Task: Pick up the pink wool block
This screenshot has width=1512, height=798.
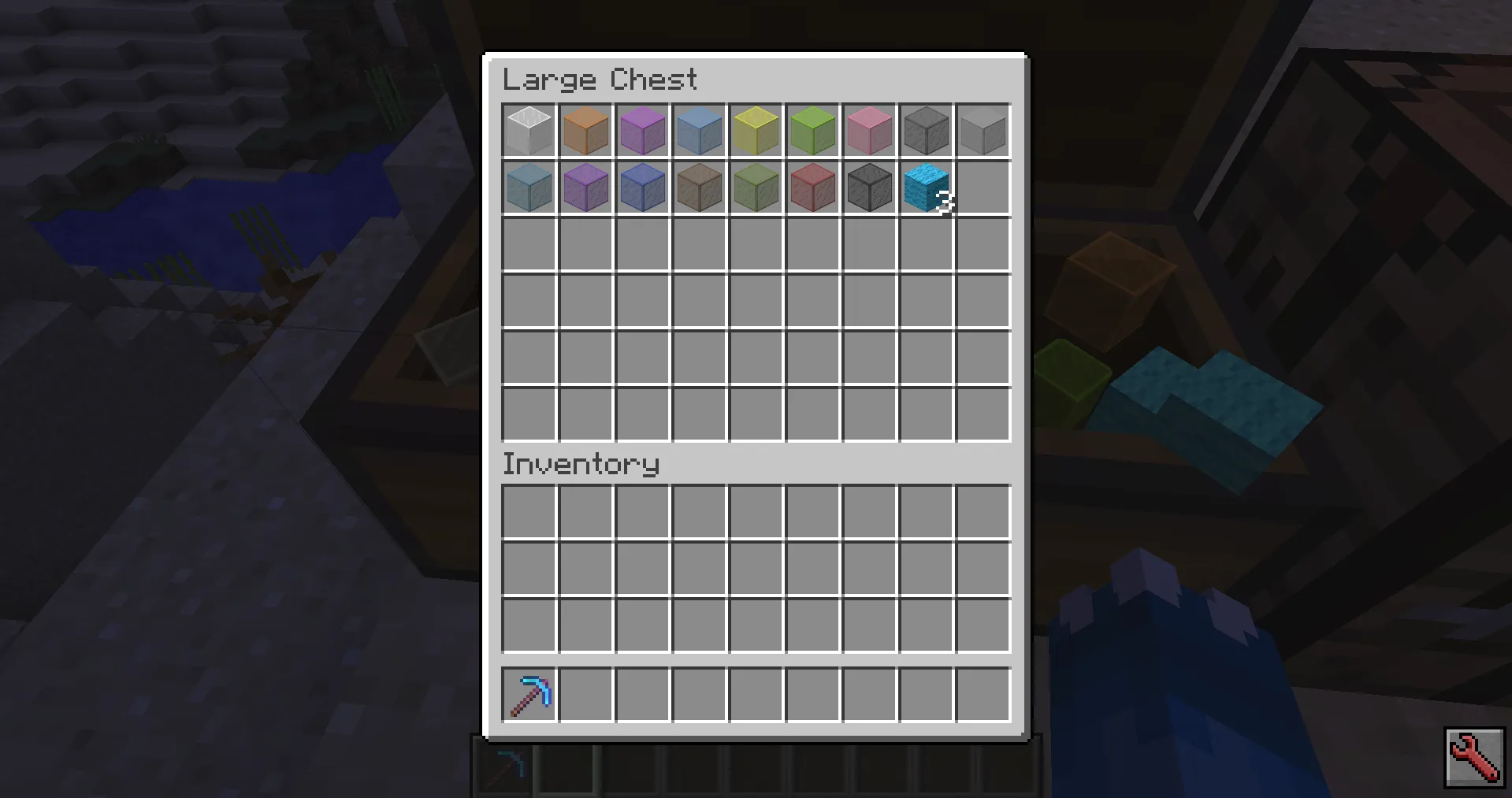Action: pyautogui.click(x=868, y=131)
